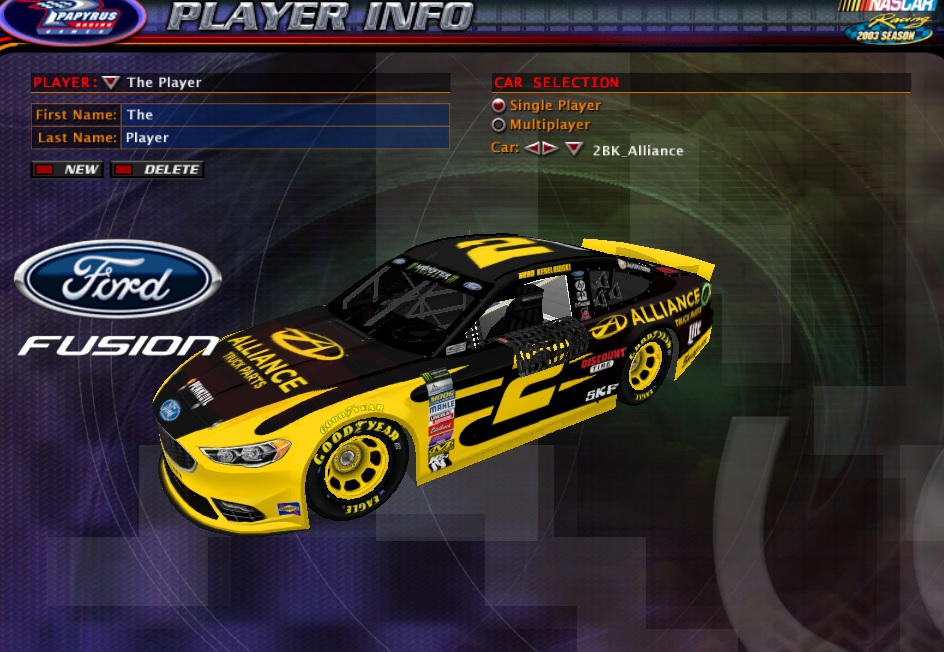Viewport: 944px width, 652px height.
Task: Switch to the next car
Action: point(550,149)
